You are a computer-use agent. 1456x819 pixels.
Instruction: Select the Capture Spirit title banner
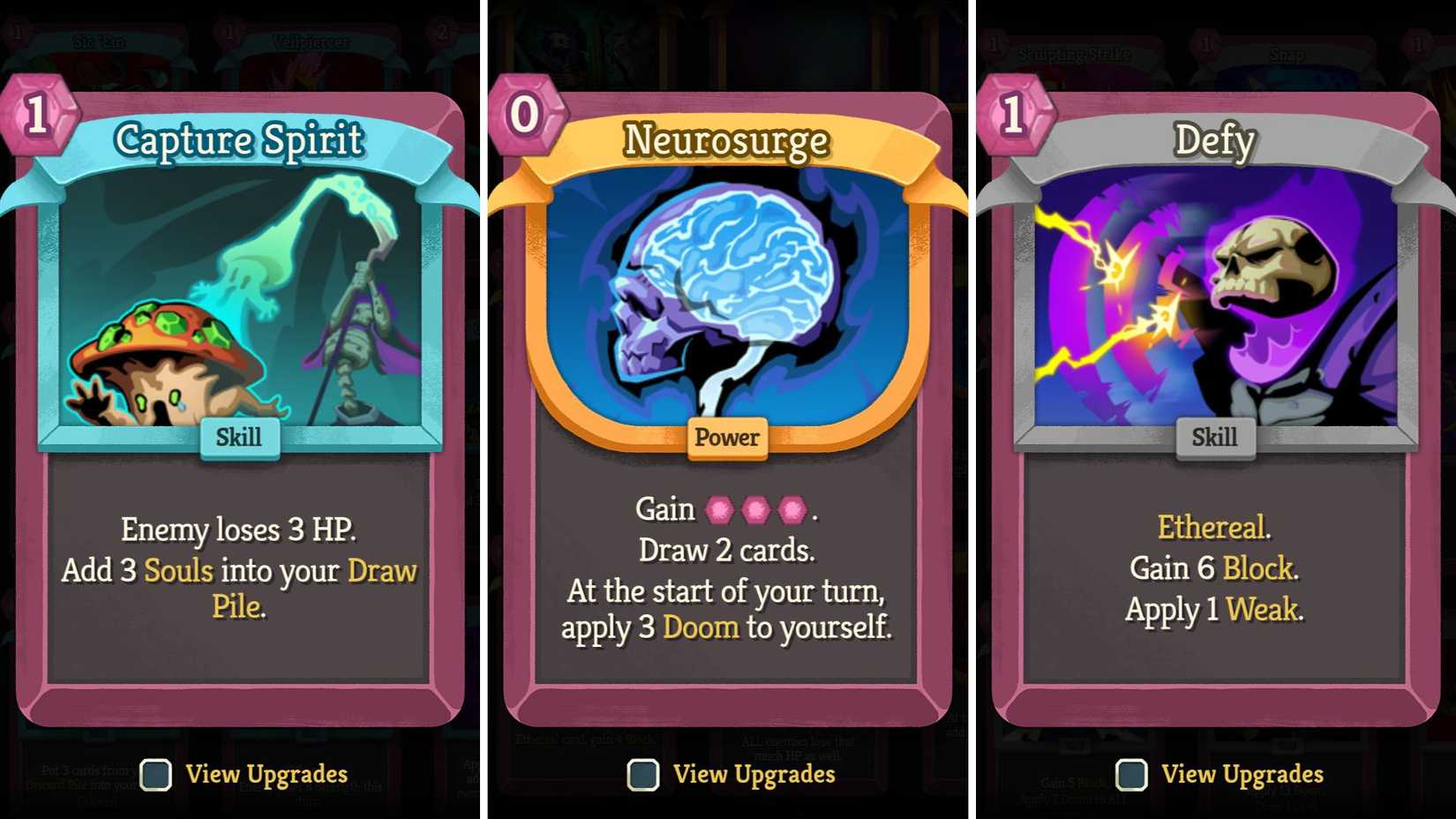(x=240, y=139)
